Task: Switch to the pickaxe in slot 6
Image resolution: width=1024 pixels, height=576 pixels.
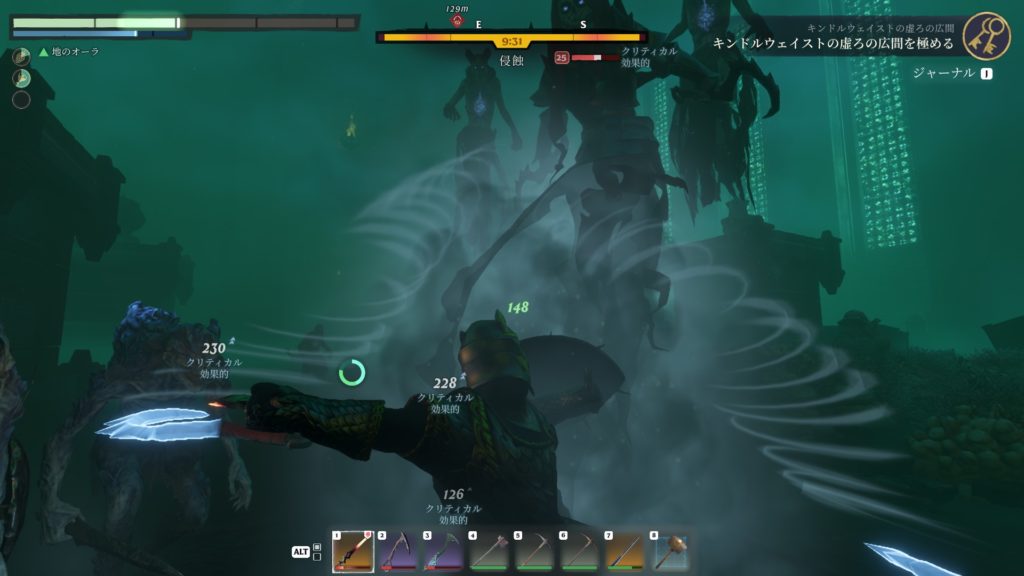Action: (x=580, y=552)
